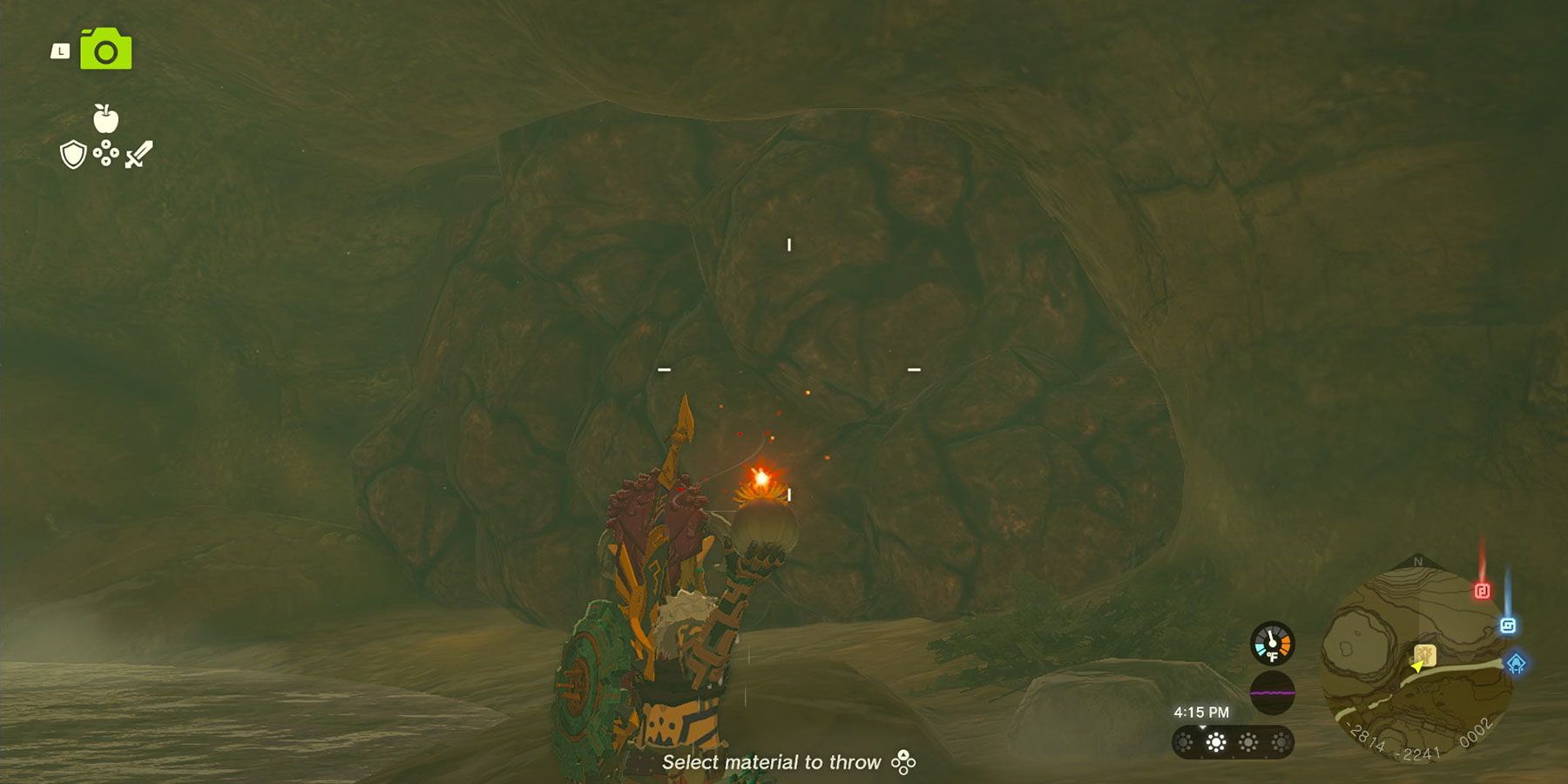Toggle the highlighted sun phase indicator
This screenshot has height=784, width=1568.
point(1215,742)
